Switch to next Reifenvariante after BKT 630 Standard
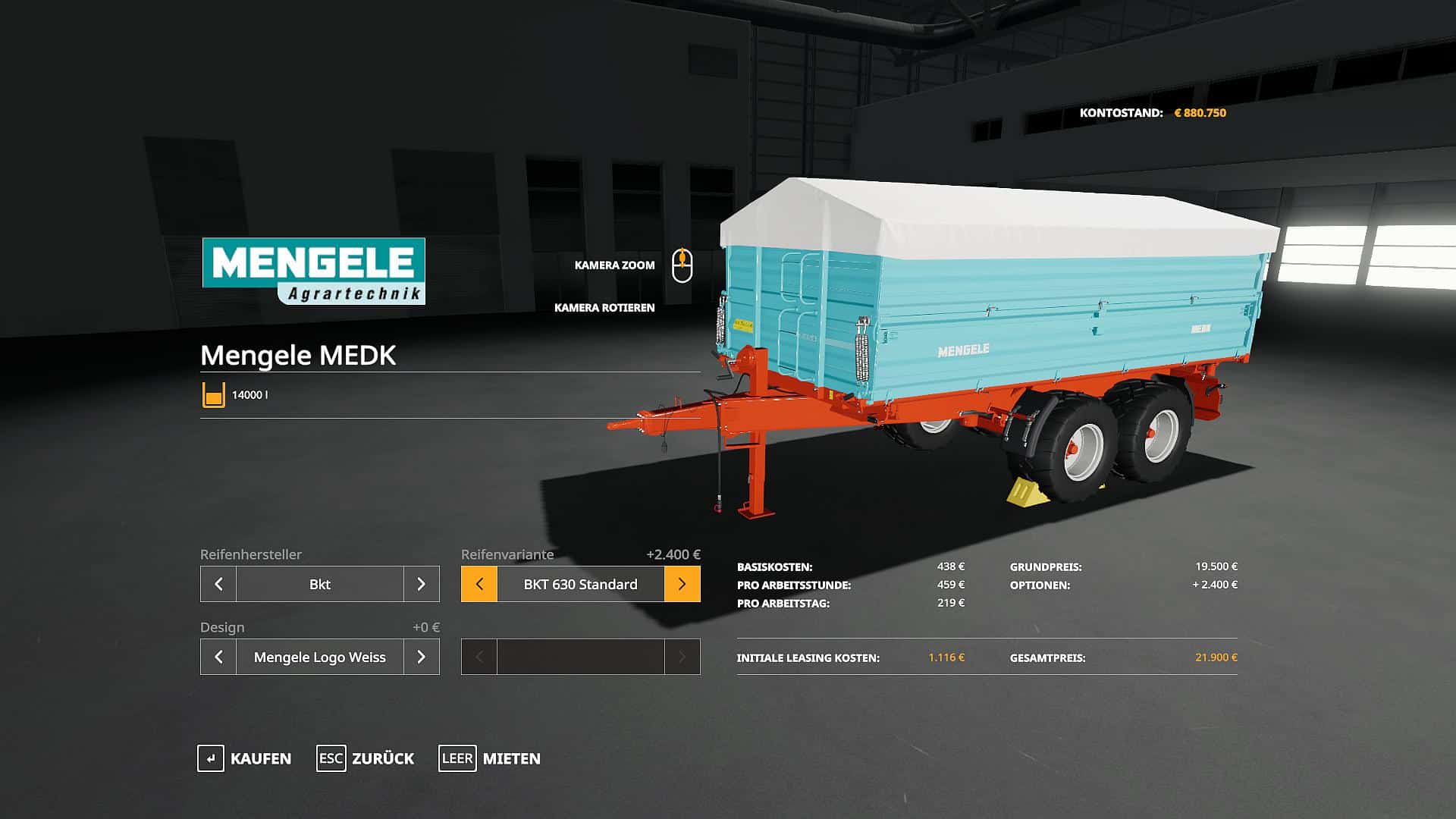This screenshot has height=819, width=1456. [682, 584]
